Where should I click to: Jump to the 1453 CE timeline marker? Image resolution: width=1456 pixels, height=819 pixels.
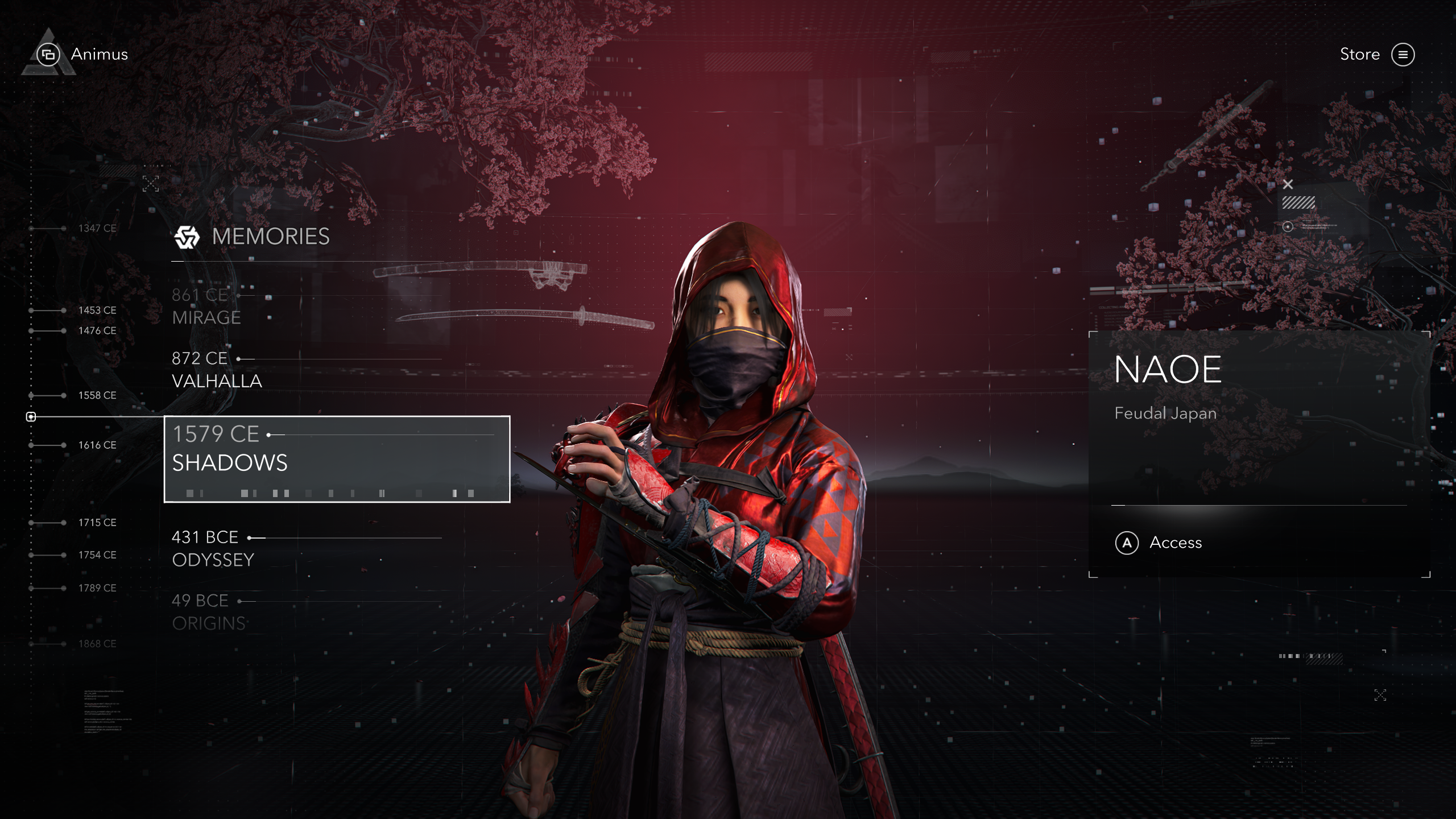click(97, 311)
